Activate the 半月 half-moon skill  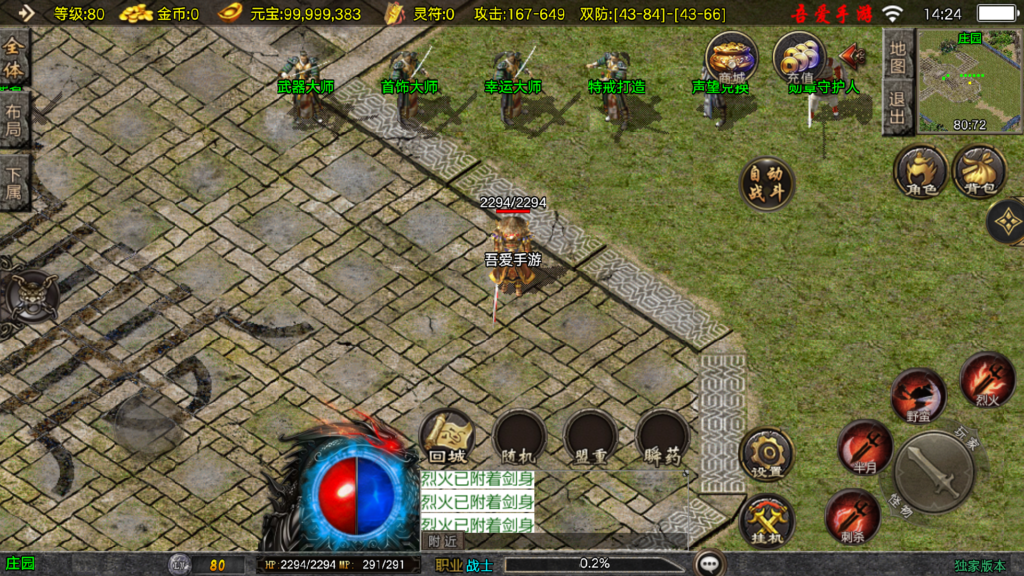(864, 447)
